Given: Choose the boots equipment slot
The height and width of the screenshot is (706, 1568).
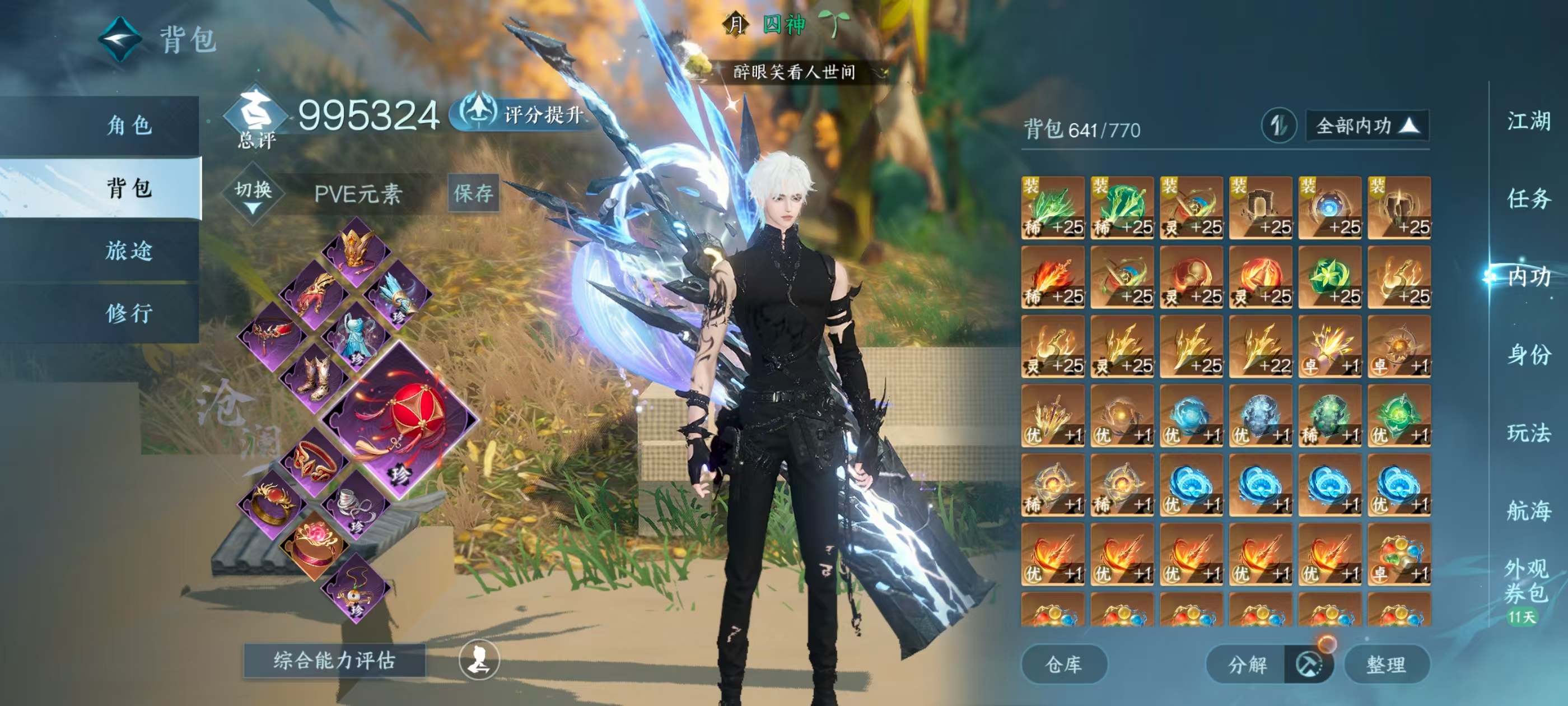Looking at the screenshot, I should tap(315, 377).
